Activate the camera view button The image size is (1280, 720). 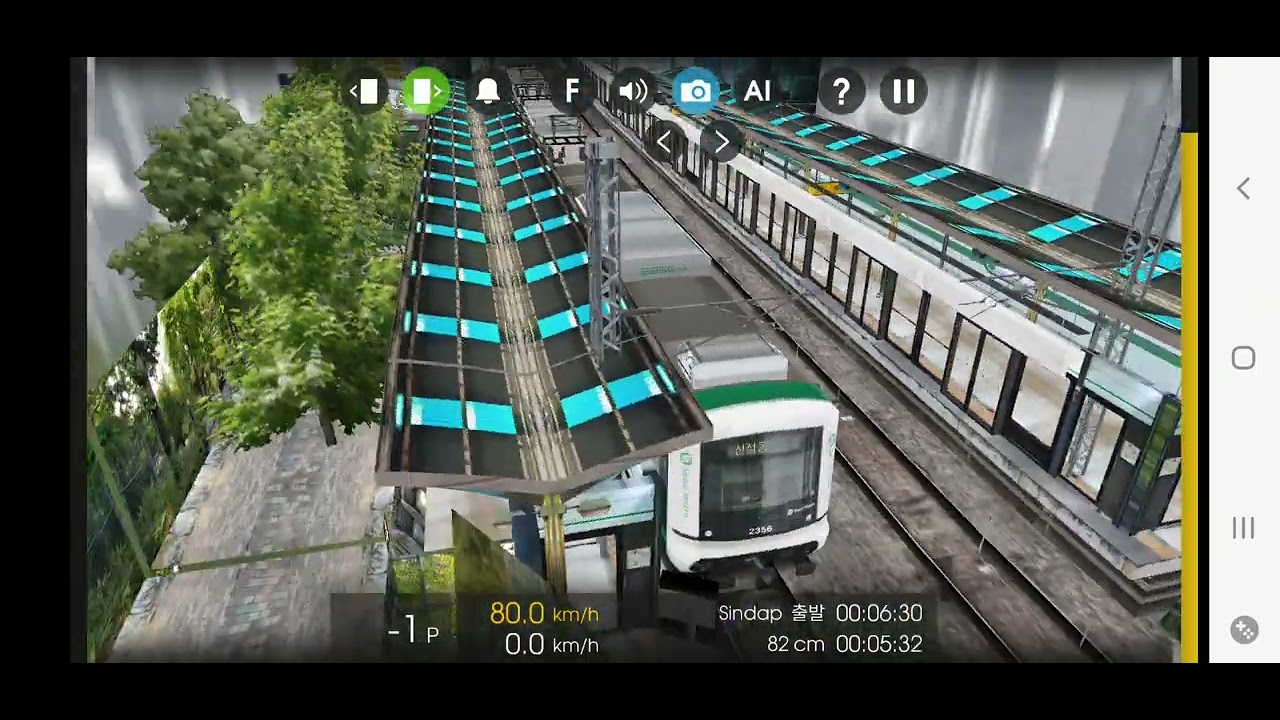point(696,92)
